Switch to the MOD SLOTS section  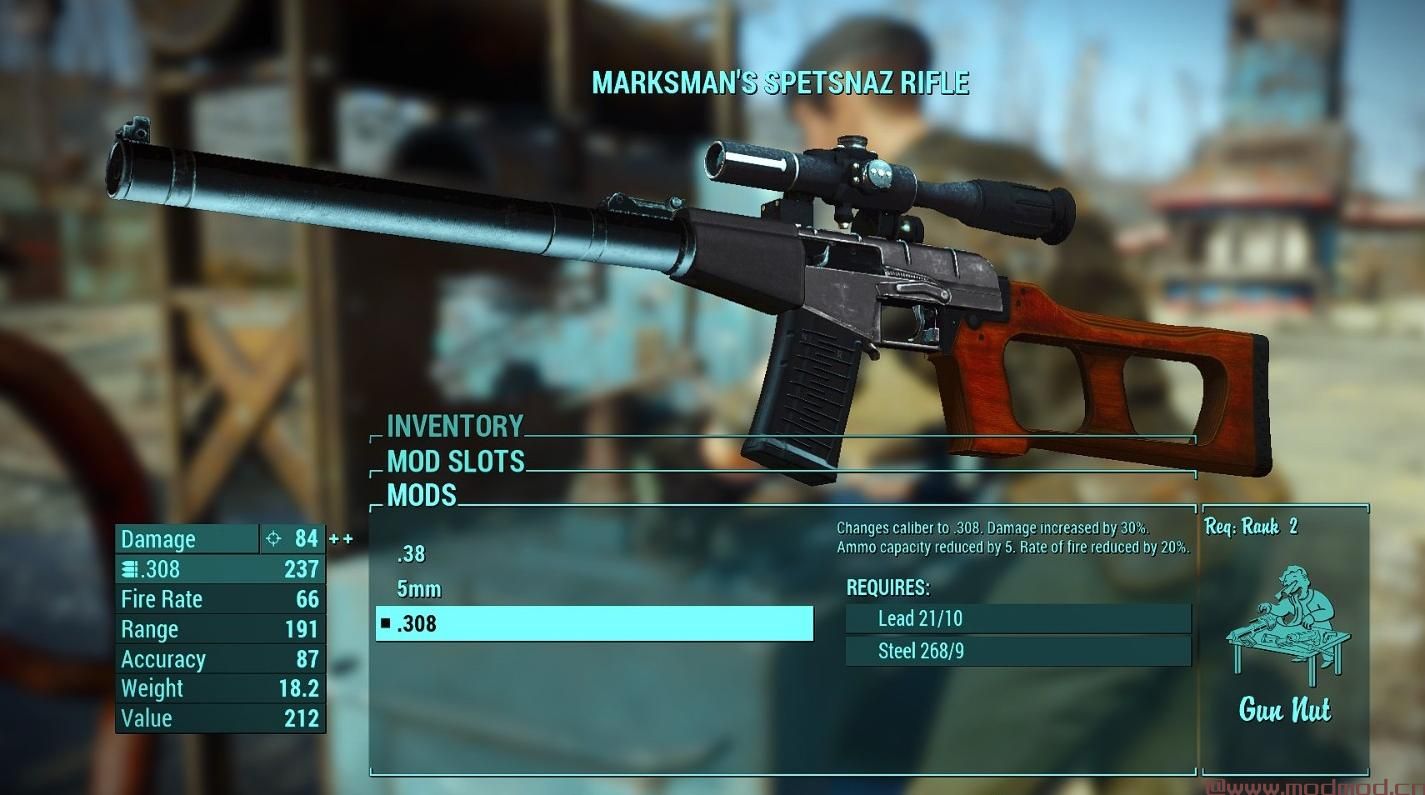coord(455,462)
